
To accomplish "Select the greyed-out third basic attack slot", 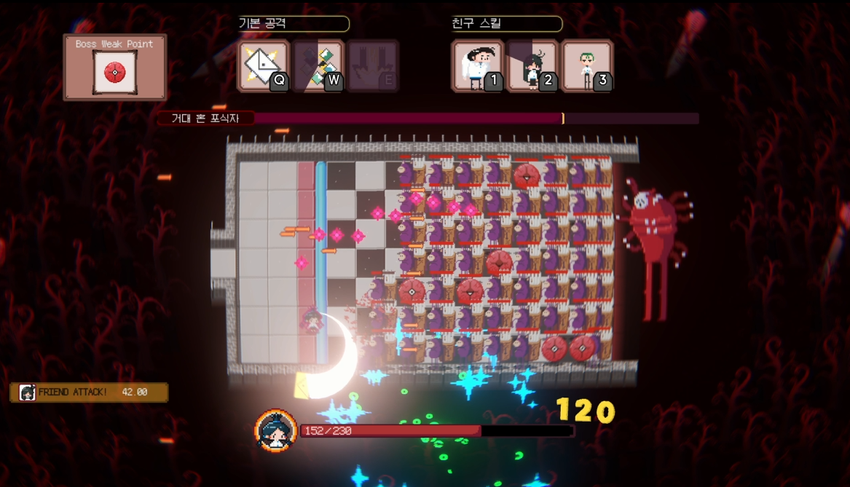I will point(373,66).
